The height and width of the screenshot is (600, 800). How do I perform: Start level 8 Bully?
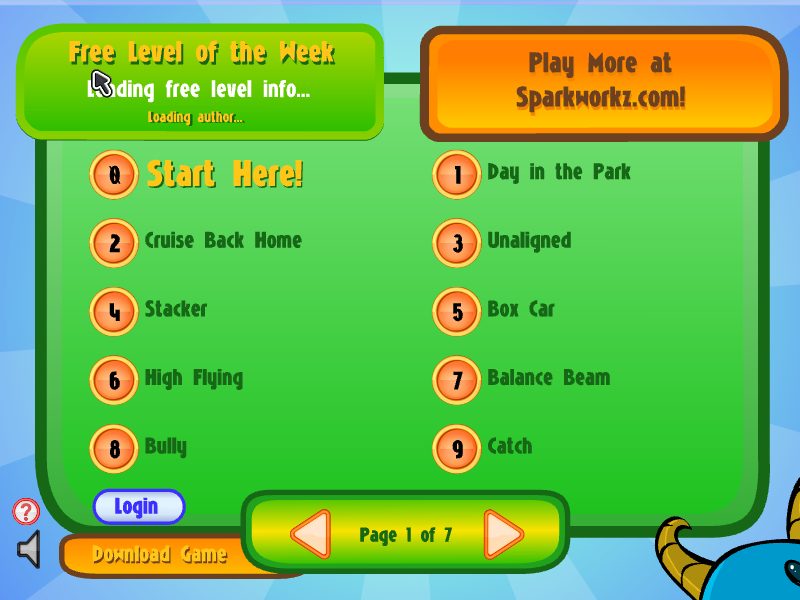coord(114,449)
